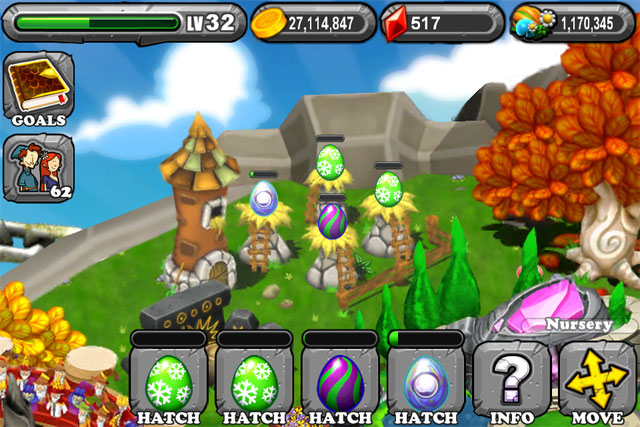The width and height of the screenshot is (640, 427).
Task: Open the friends icon showing 62
Action: pos(38,167)
